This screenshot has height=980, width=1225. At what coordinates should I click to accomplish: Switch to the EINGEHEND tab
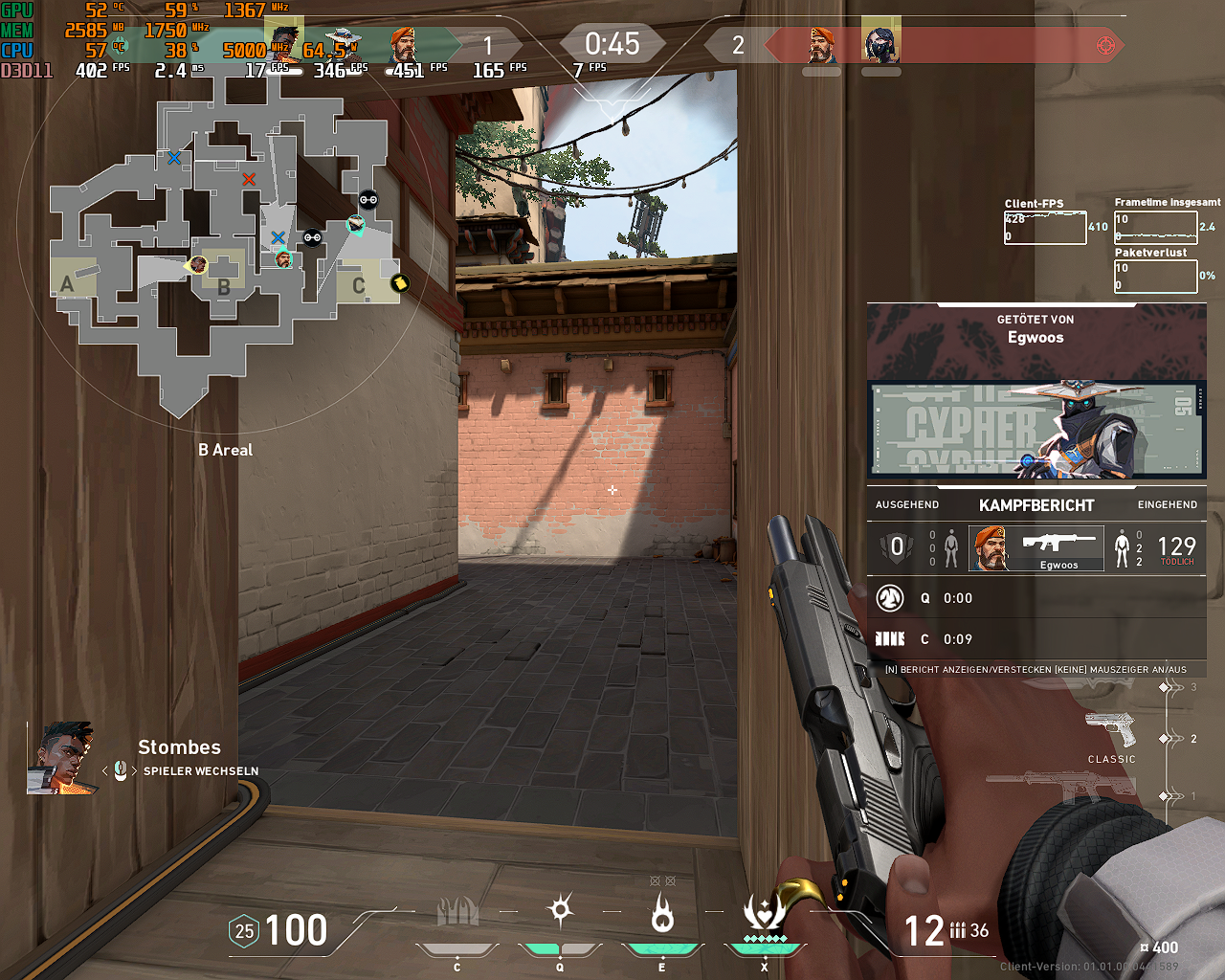click(x=1166, y=504)
